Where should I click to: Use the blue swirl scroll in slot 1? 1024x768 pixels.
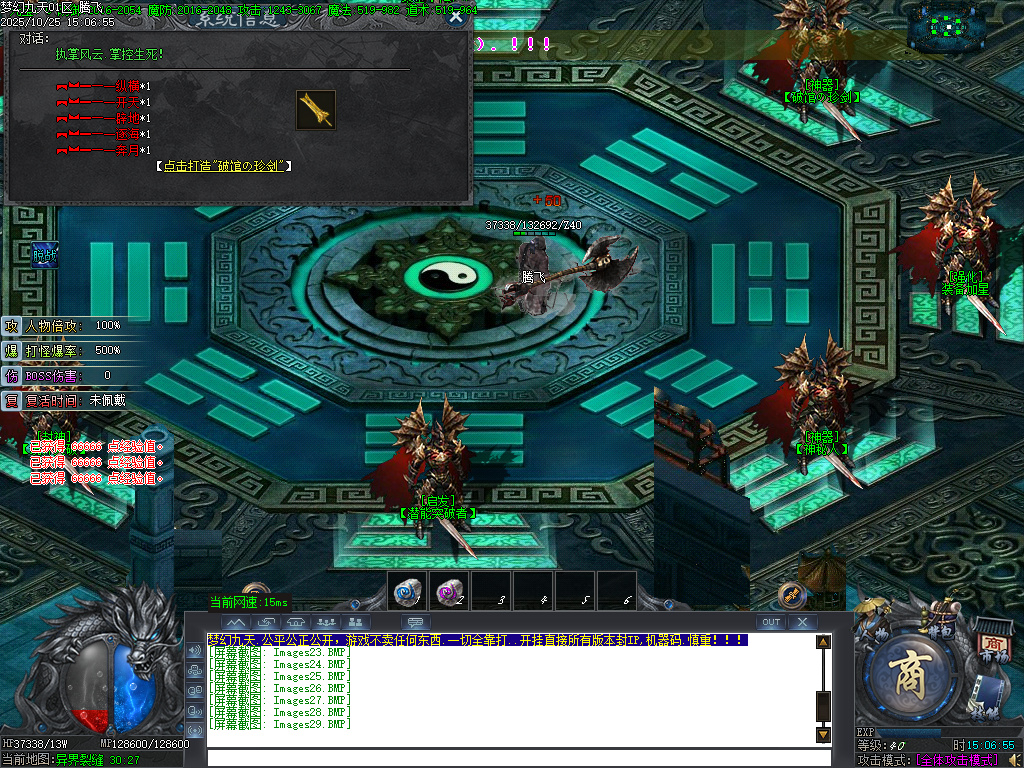click(407, 592)
